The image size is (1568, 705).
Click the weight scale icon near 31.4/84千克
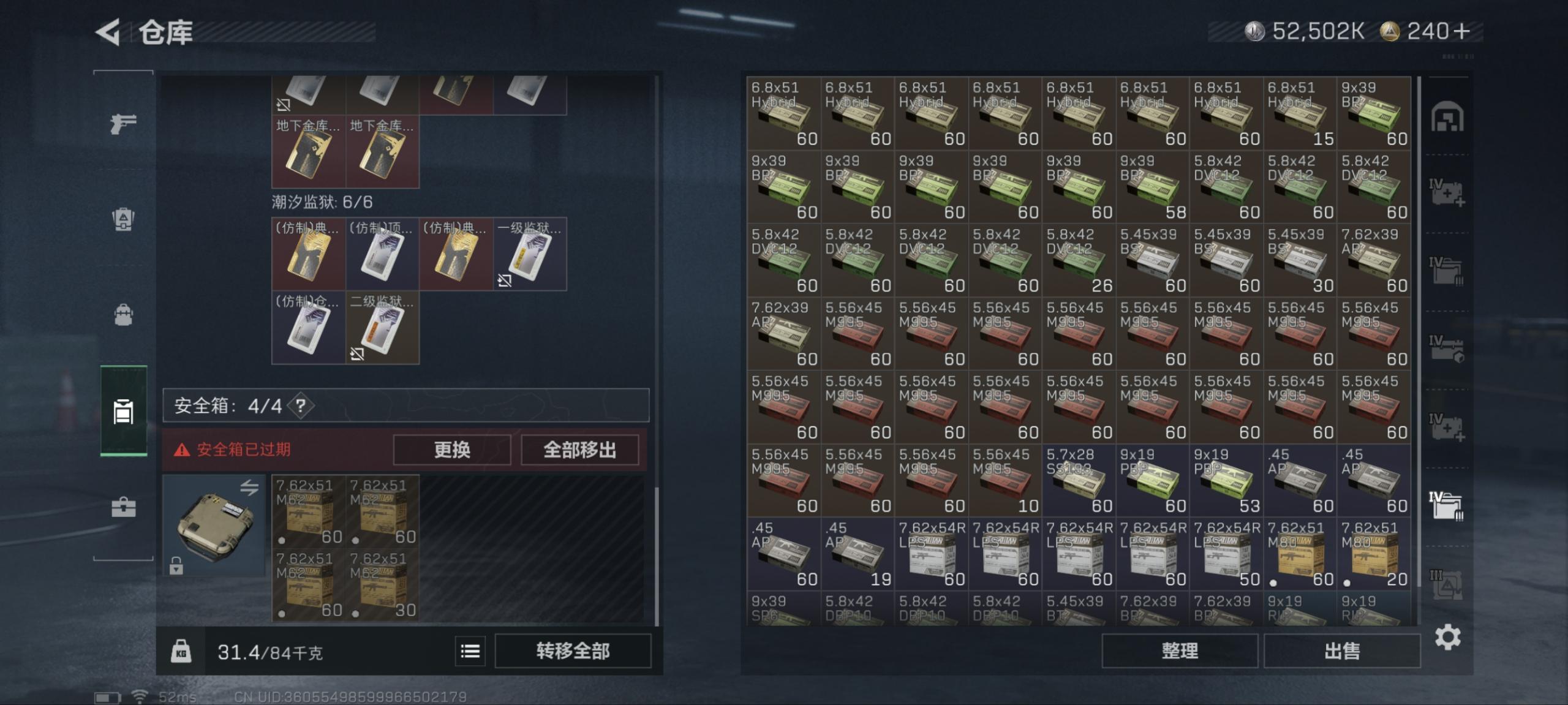pos(181,651)
